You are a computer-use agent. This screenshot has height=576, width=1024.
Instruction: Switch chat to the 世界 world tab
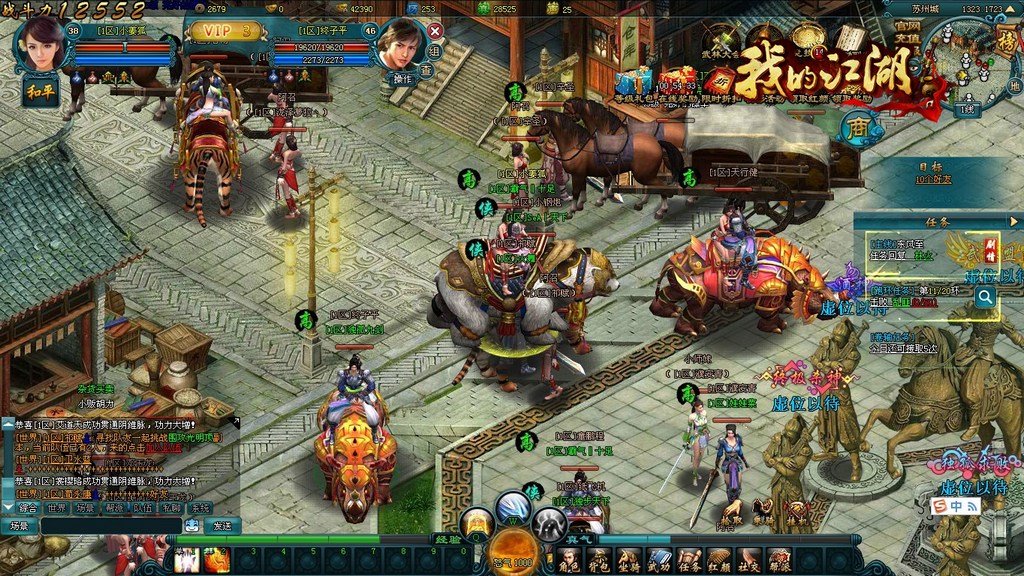tap(57, 508)
